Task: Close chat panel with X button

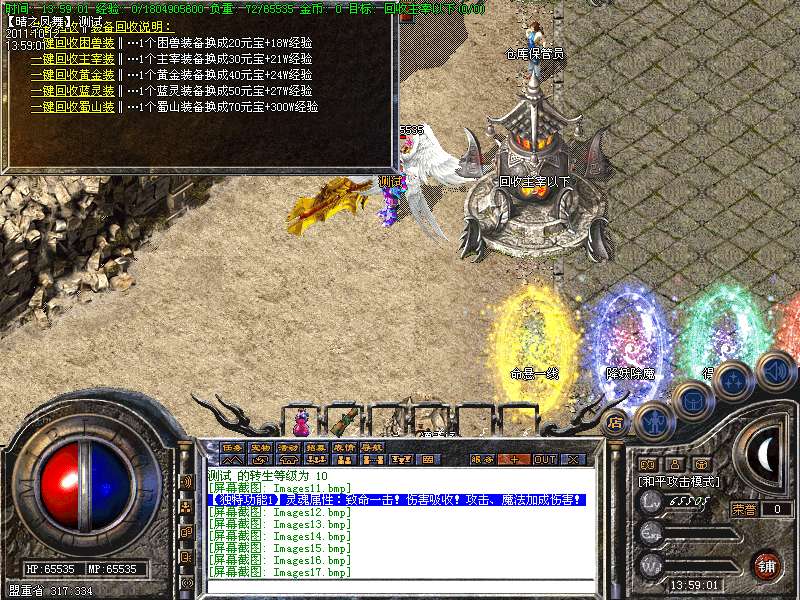Action: [x=573, y=459]
